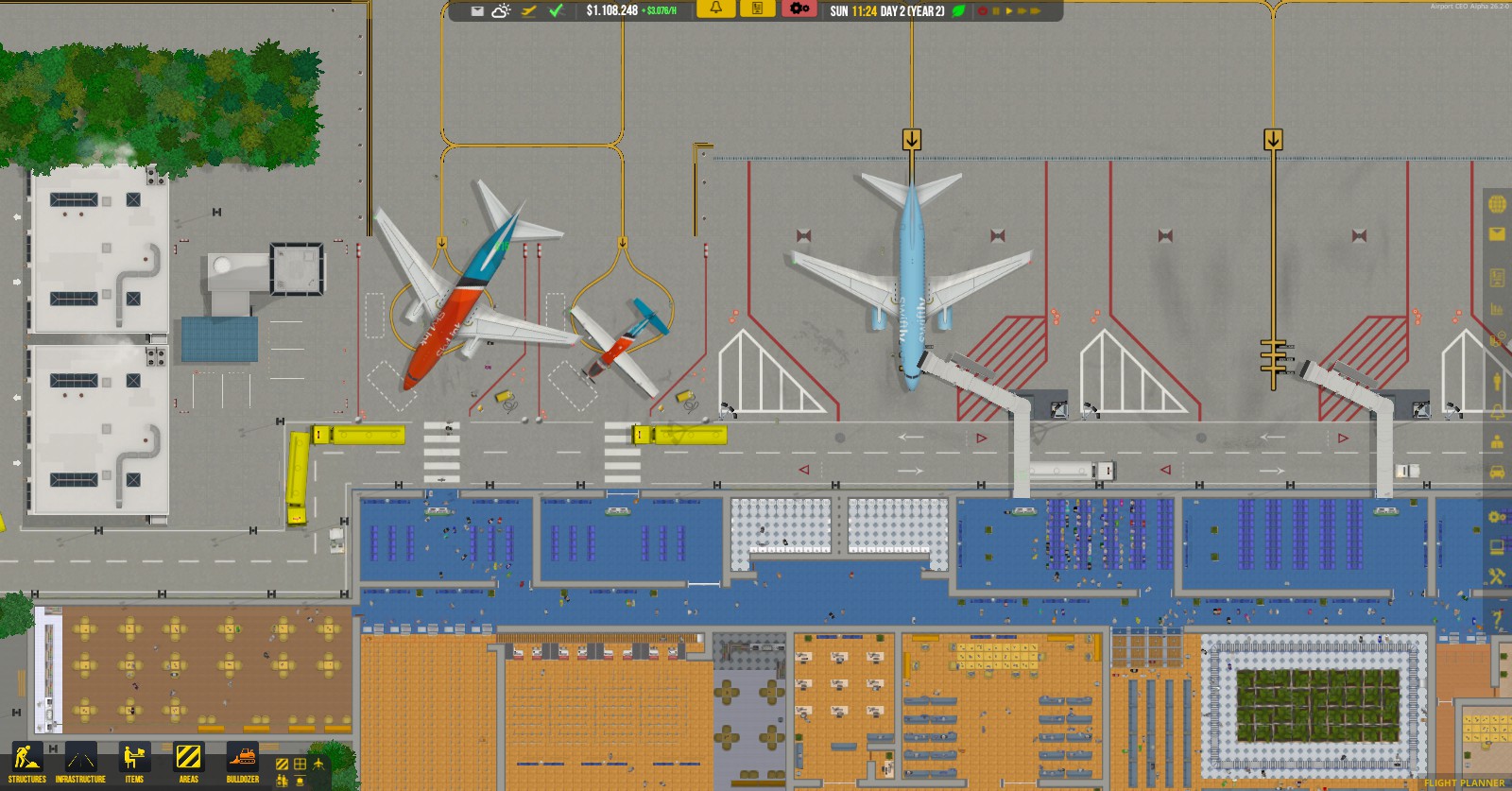Pause the game using the pause control
The height and width of the screenshot is (791, 1512).
point(995,10)
